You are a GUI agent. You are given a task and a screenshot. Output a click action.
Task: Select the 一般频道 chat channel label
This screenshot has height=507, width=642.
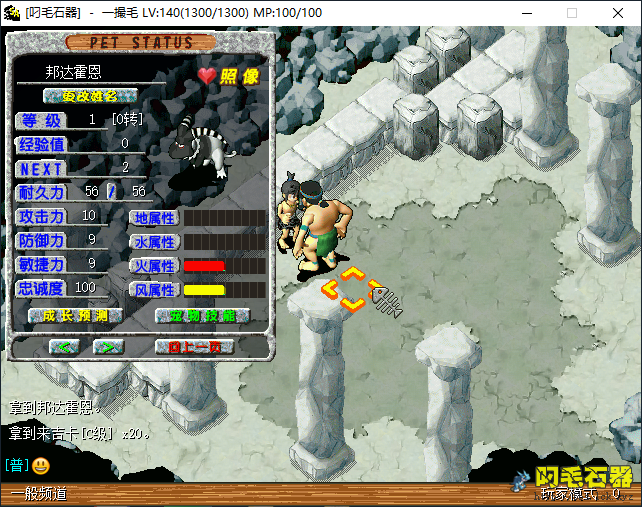[x=40, y=494]
